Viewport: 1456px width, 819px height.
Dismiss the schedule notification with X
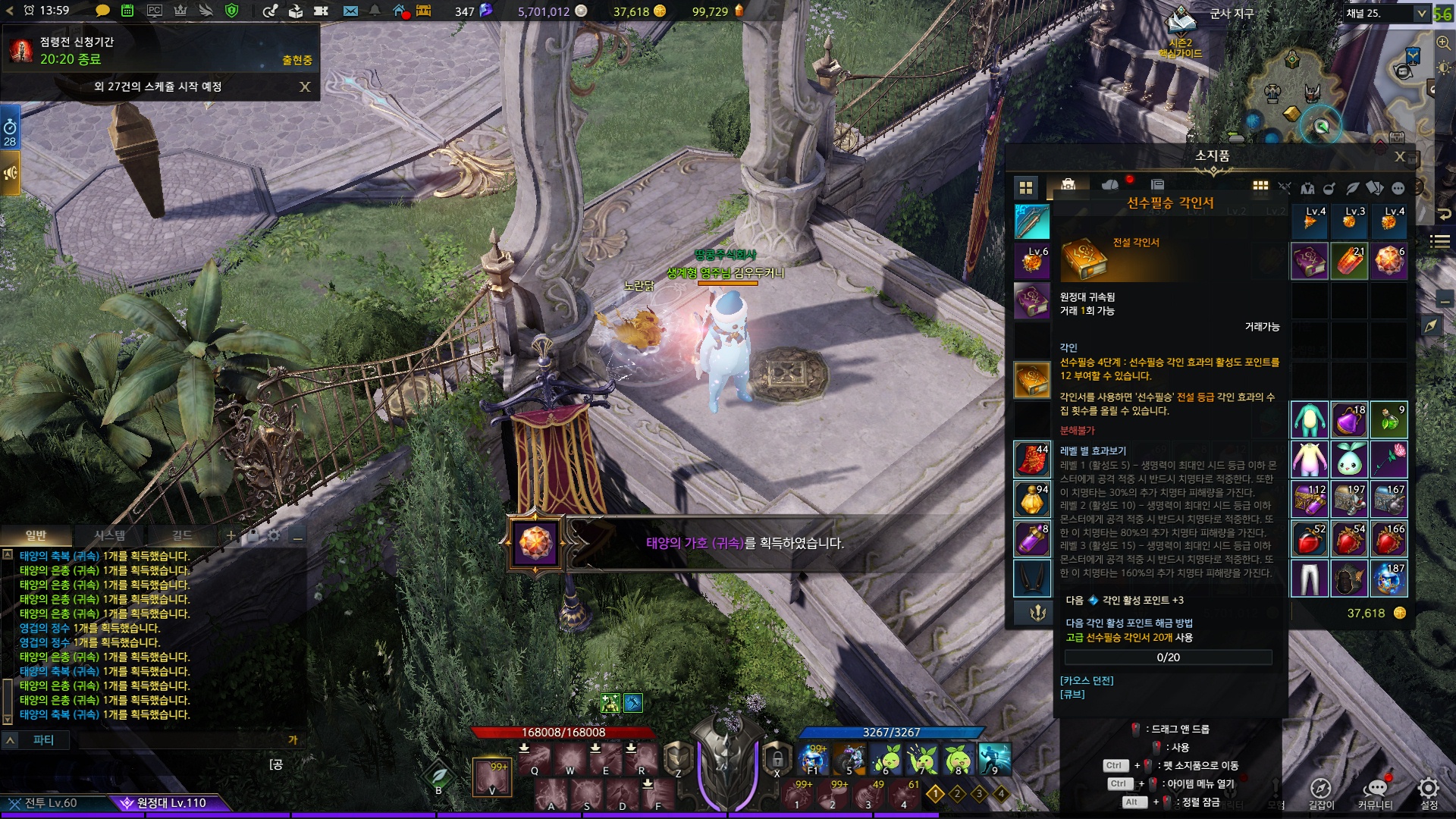pyautogui.click(x=305, y=87)
